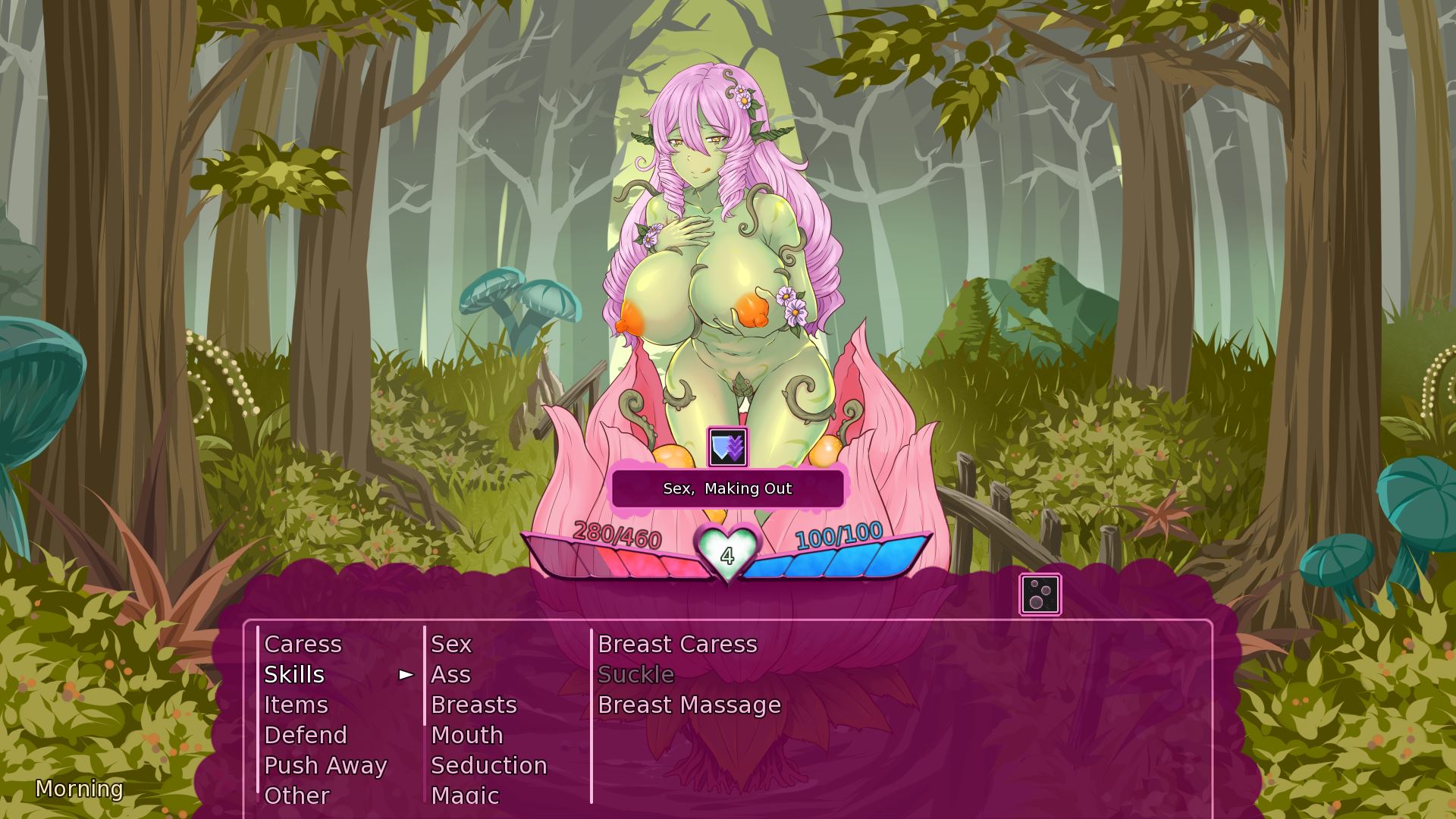
Task: Open the Magic skill category
Action: point(463,795)
